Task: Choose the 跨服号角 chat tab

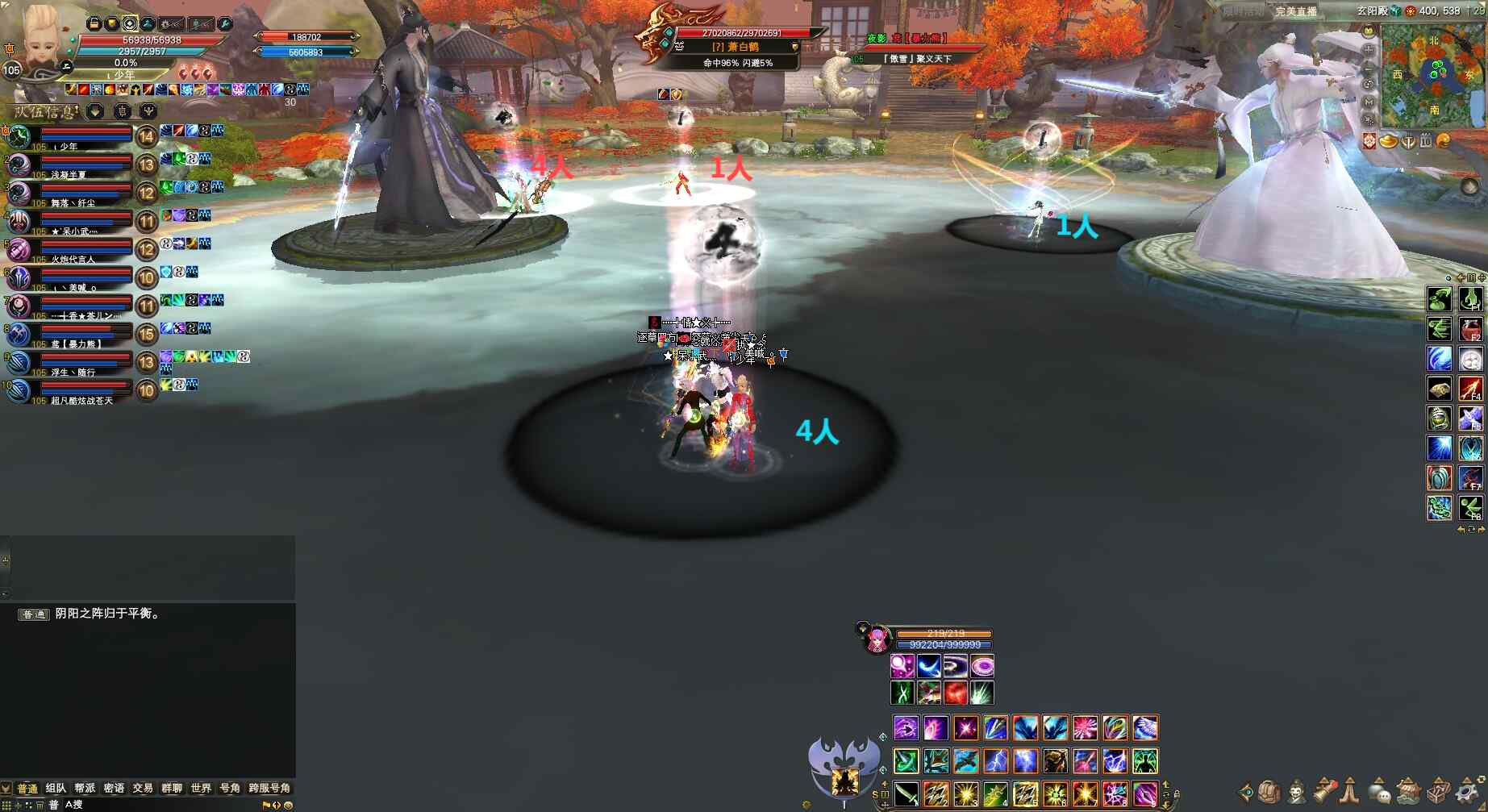Action: coord(269,788)
